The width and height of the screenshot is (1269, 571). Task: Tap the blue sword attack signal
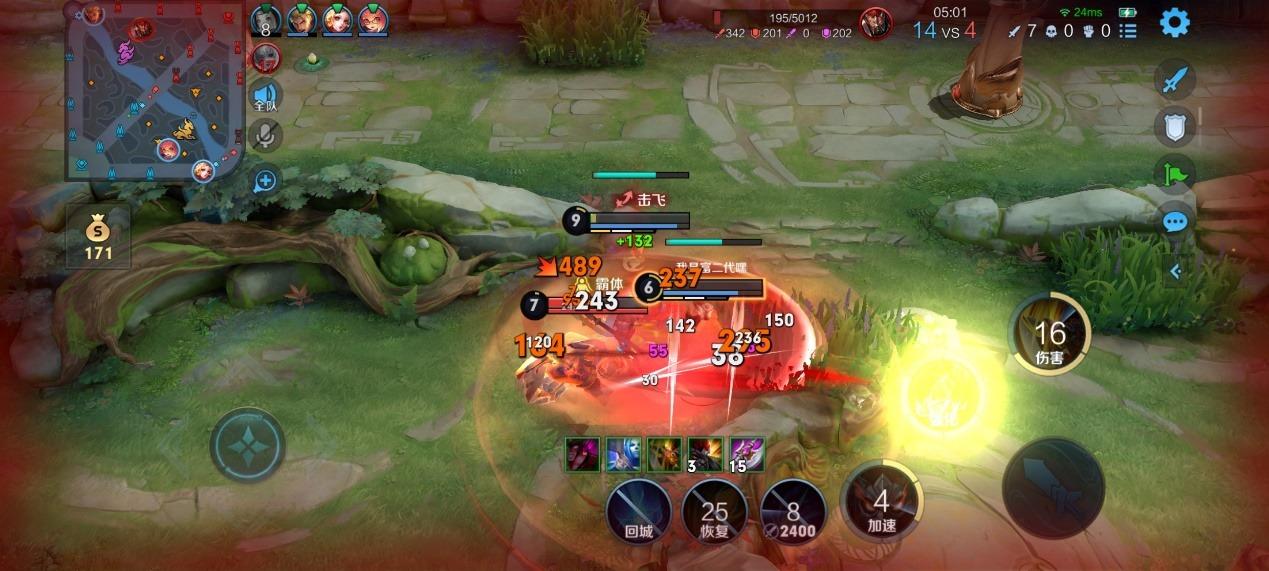point(1175,80)
